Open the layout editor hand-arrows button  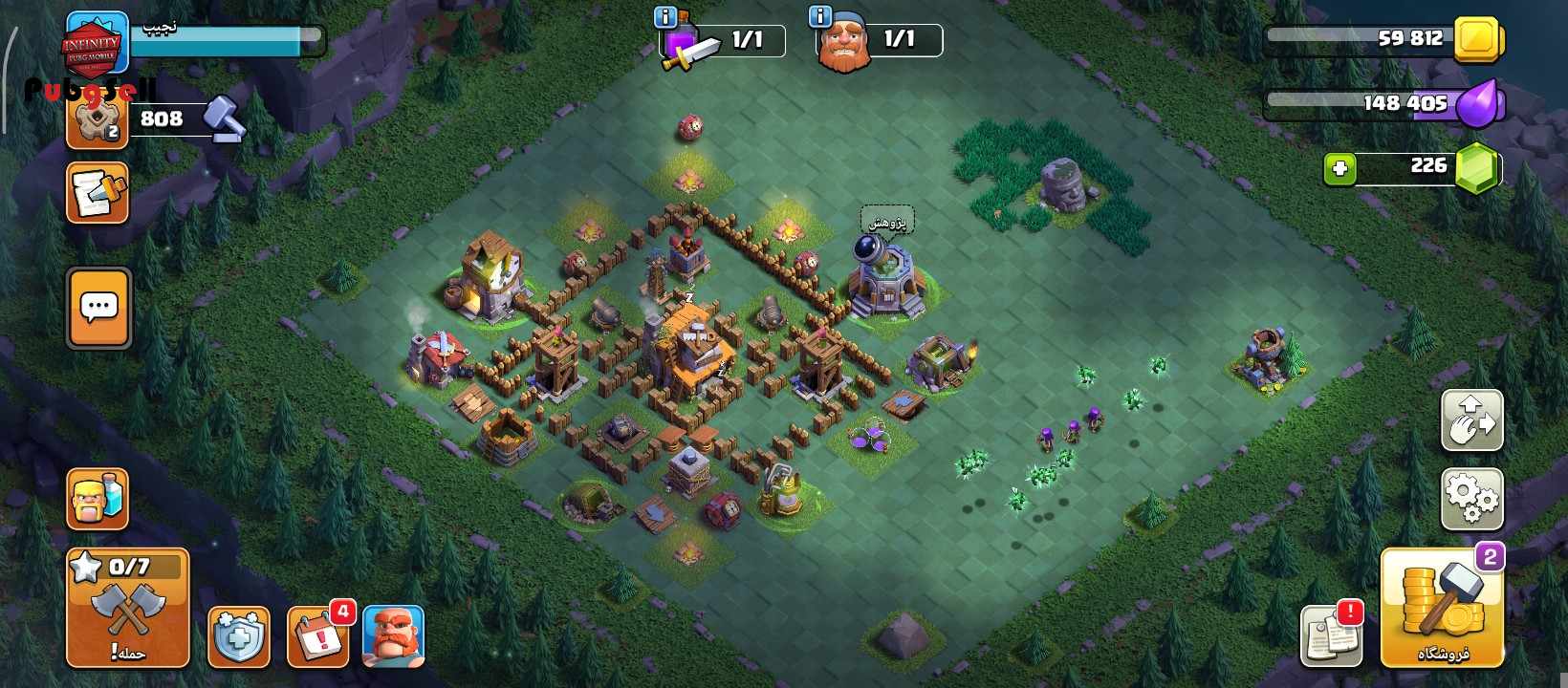point(1471,419)
